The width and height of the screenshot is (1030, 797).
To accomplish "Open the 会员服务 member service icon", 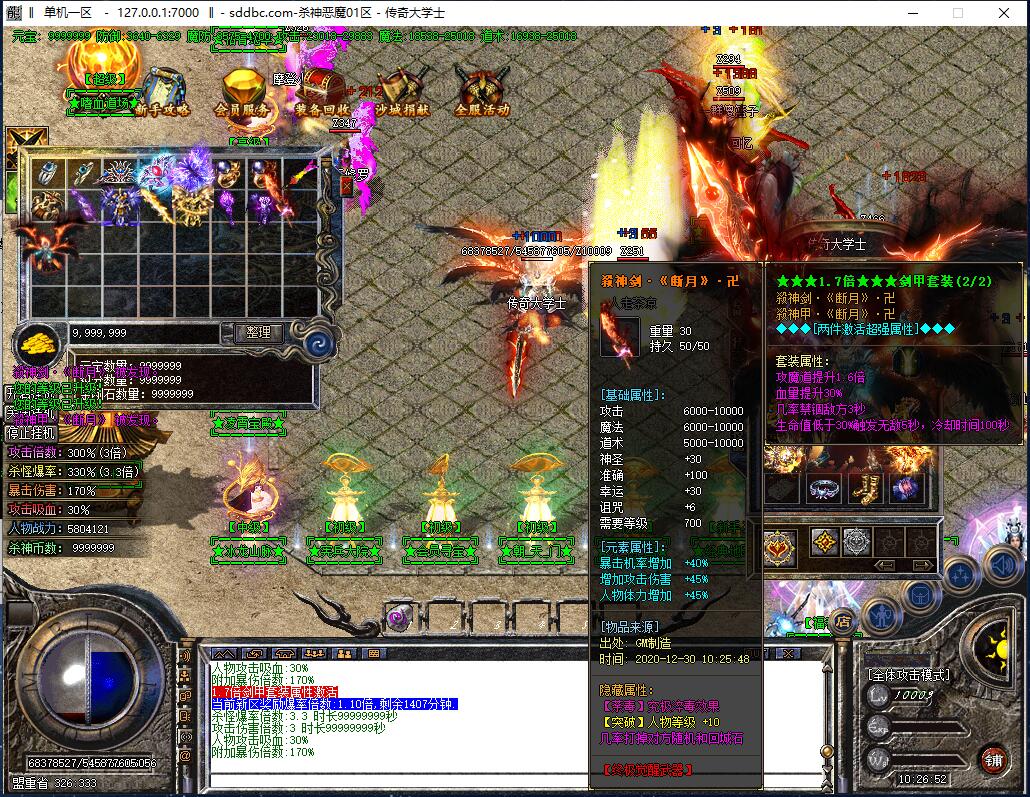I will click(x=243, y=92).
